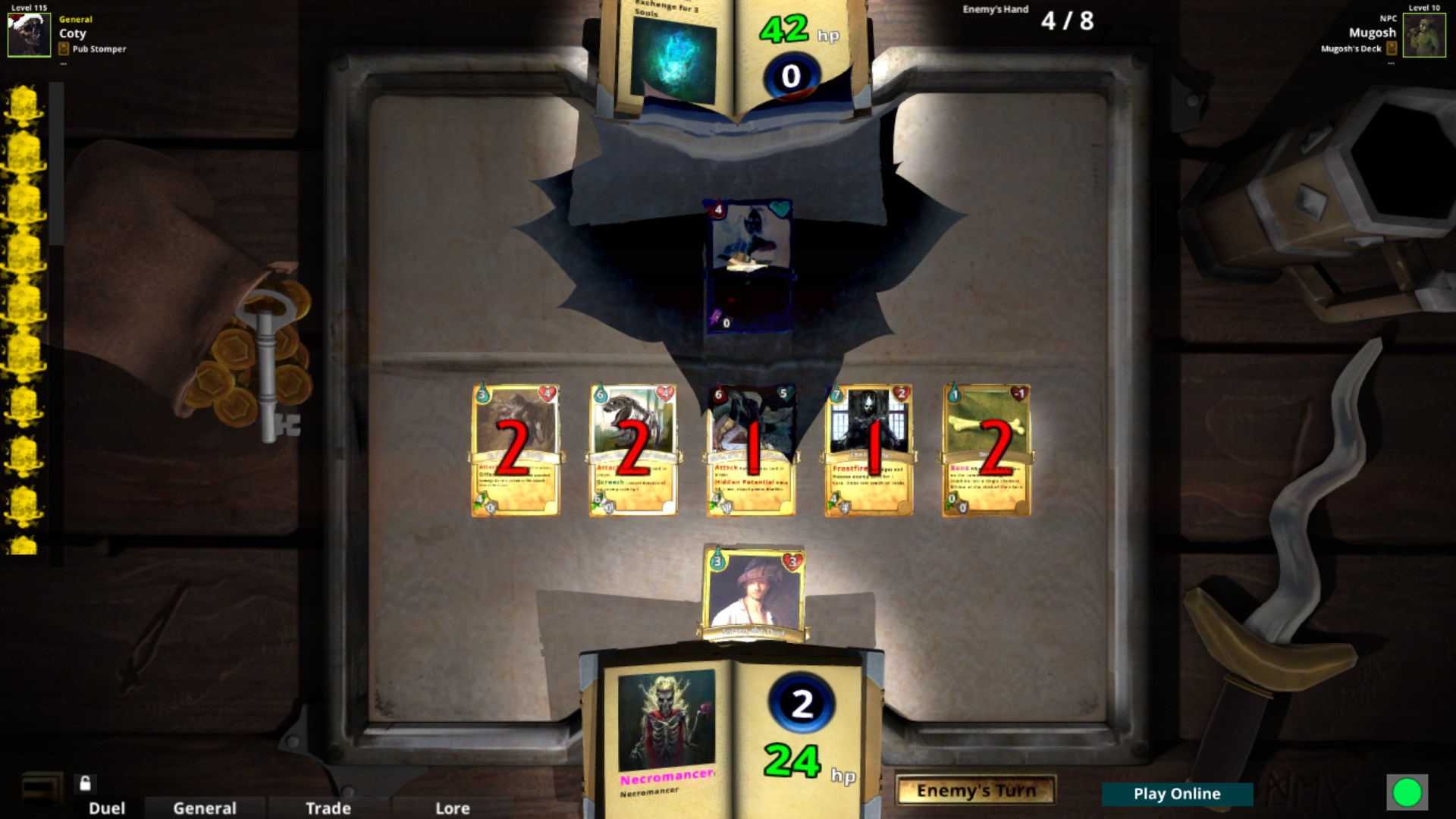Click the enemy's blue mana orb showing 0

coord(790,77)
